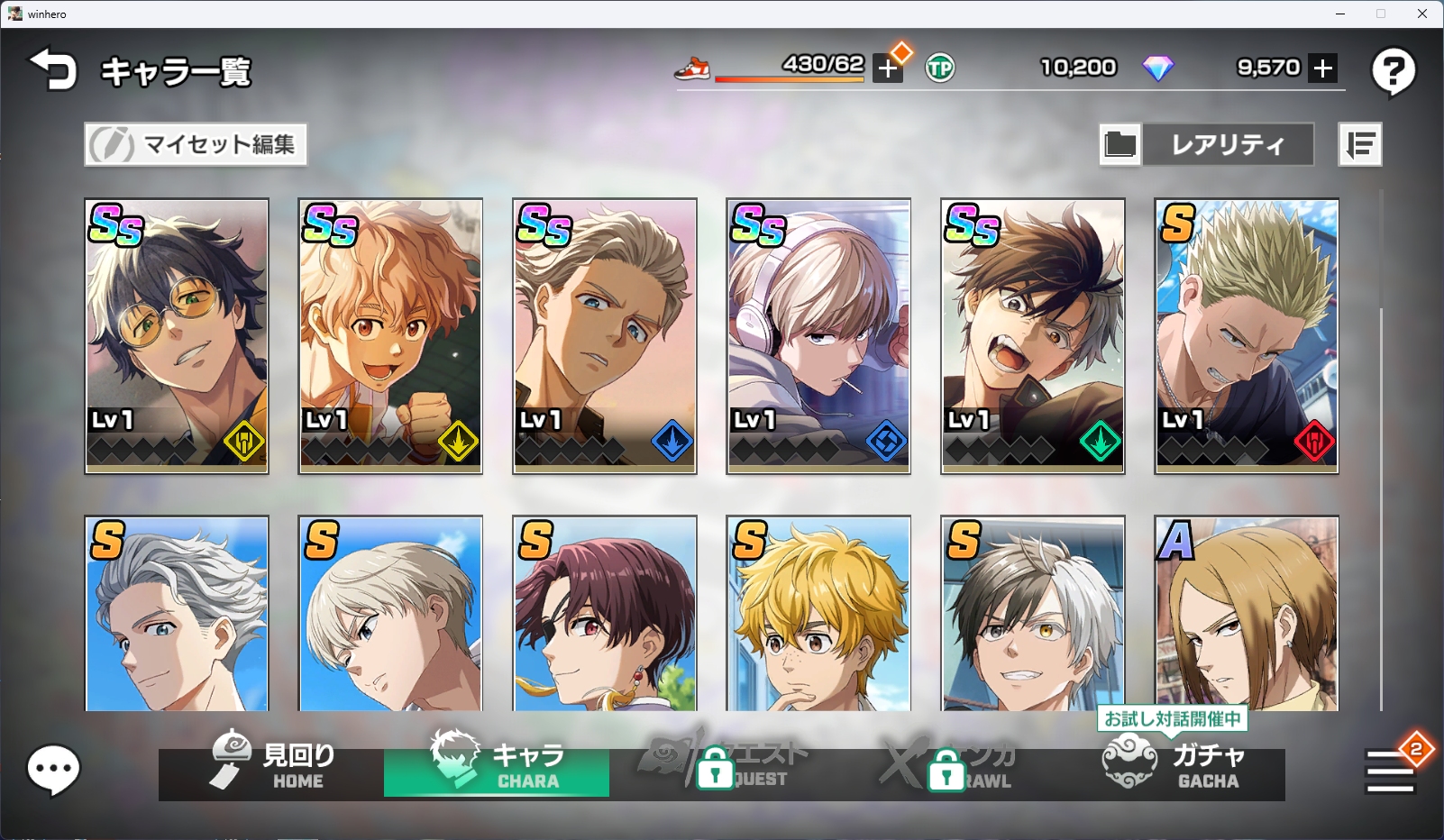Choose the SS character wearing headphones

click(818, 335)
